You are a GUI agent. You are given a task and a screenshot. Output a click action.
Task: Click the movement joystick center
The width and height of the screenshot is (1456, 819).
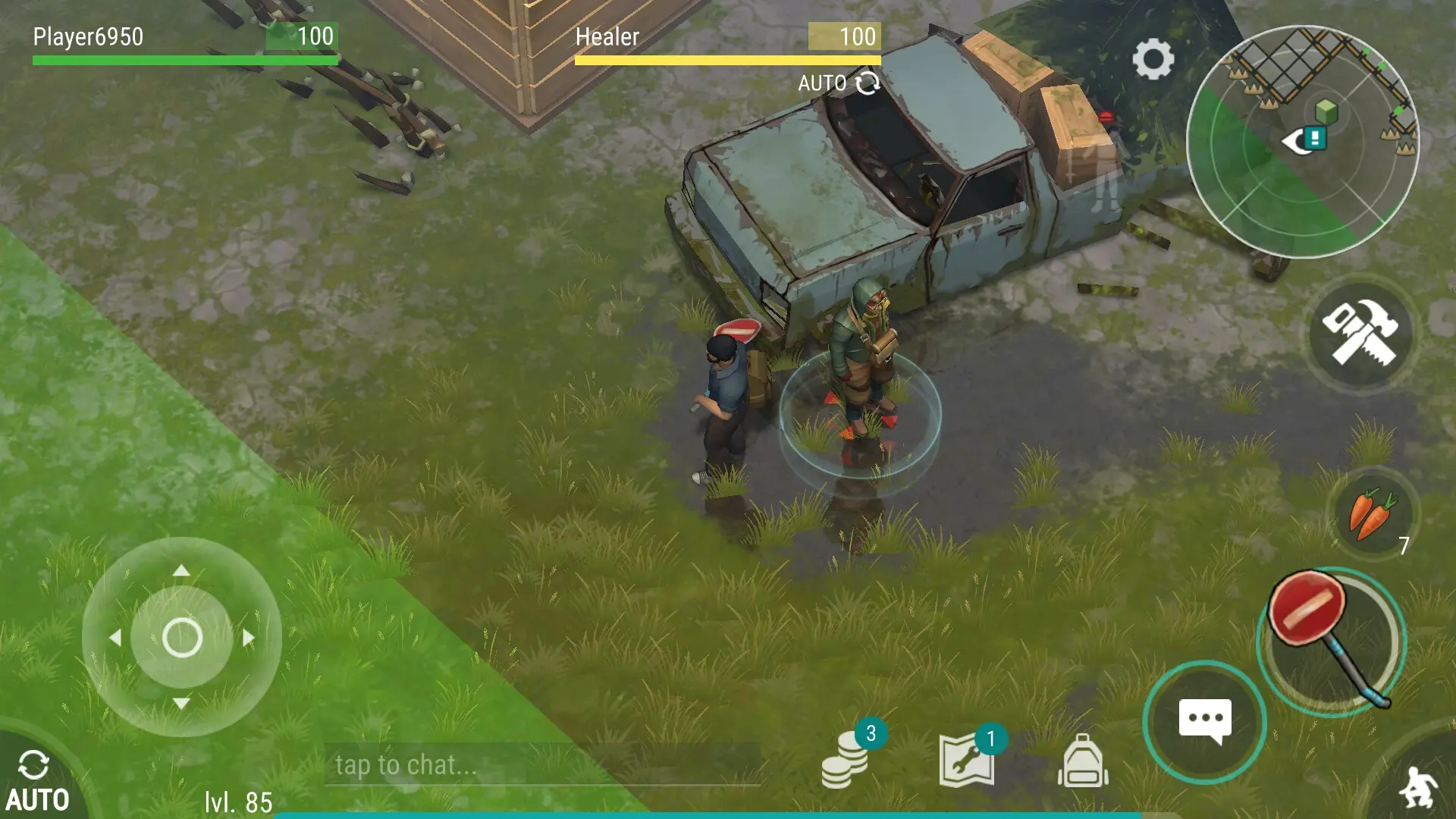pos(182,637)
